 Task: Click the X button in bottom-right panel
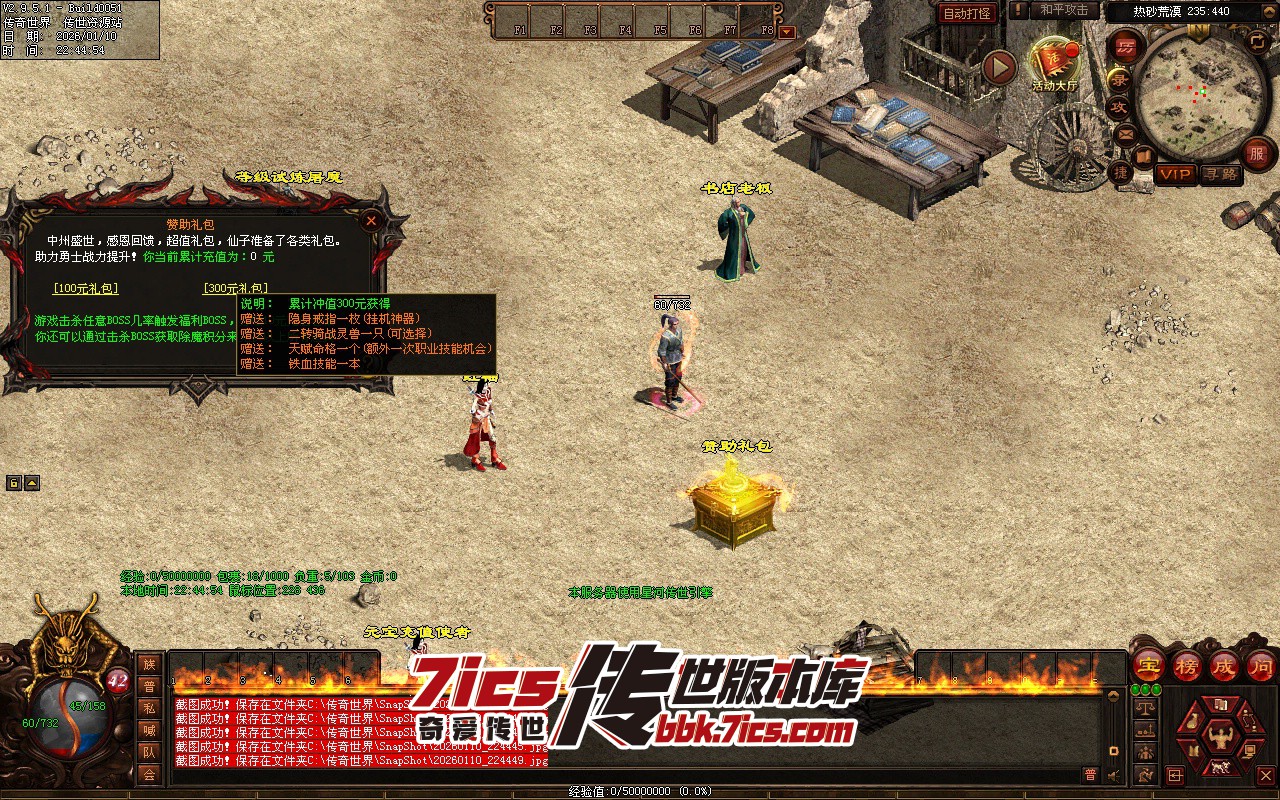pyautogui.click(x=1266, y=775)
